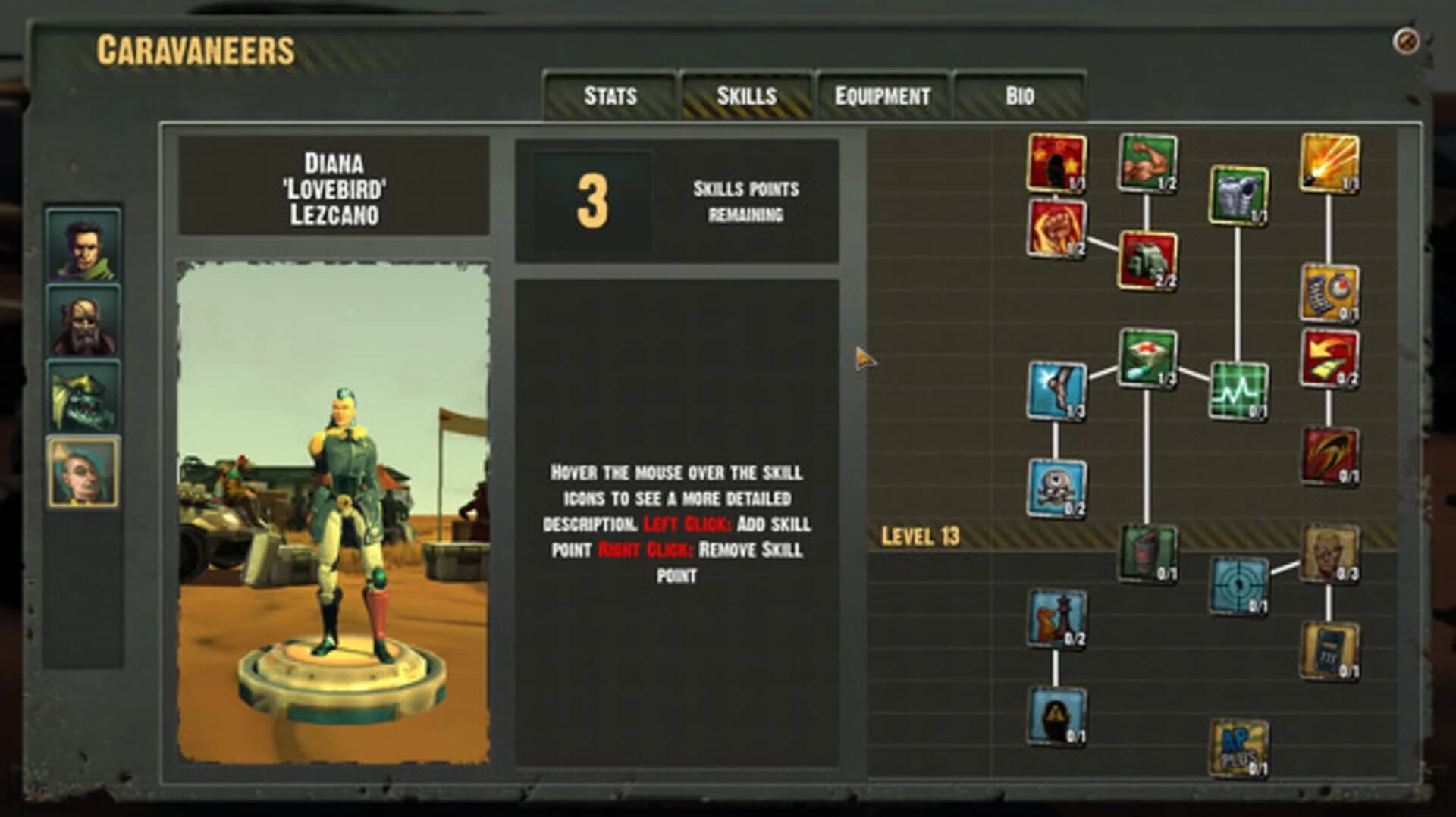1456x817 pixels.
Task: Click the crosshair targeting skill icon
Action: click(1239, 585)
